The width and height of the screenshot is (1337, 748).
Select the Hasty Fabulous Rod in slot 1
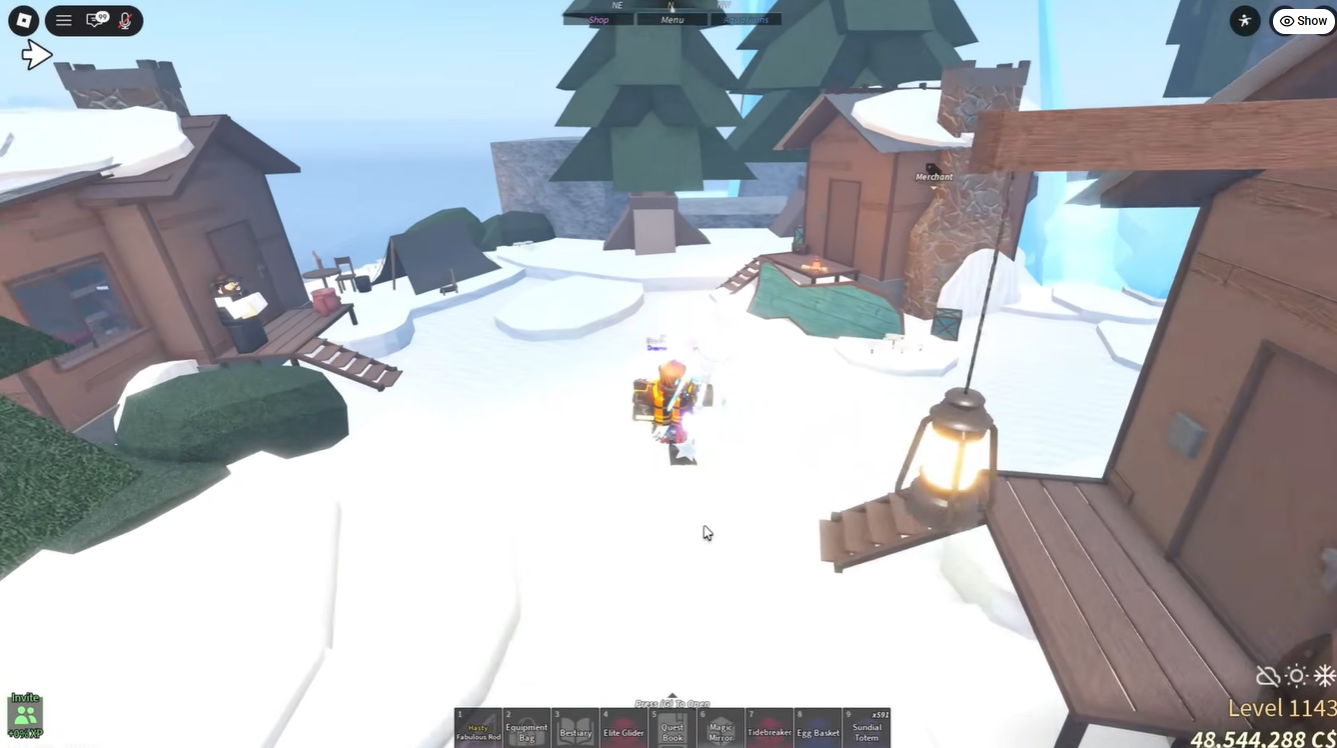point(480,727)
